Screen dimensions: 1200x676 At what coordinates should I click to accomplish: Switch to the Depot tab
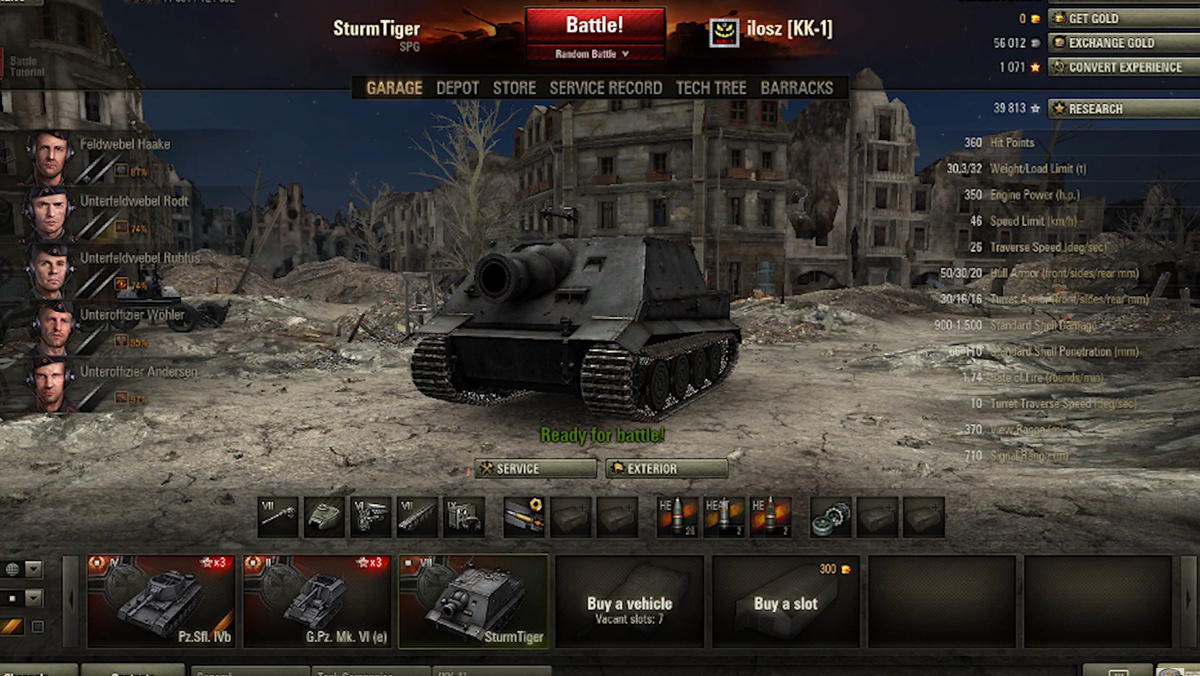457,88
